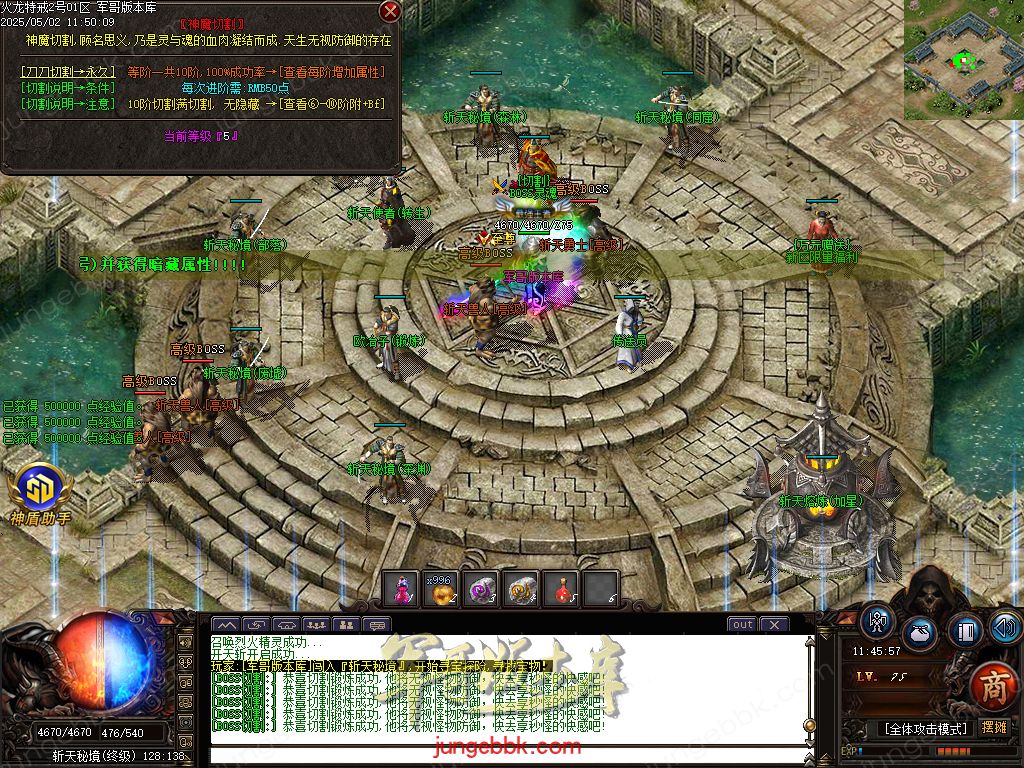Use the gold swirl scroll in slot 4
1024x768 pixels.
point(521,589)
